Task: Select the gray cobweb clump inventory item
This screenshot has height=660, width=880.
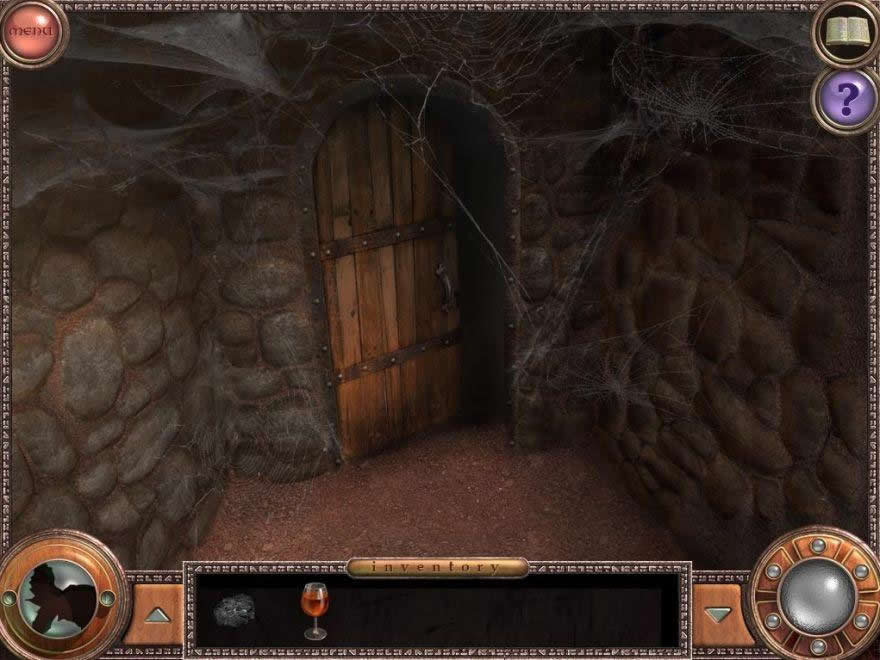Action: point(236,608)
